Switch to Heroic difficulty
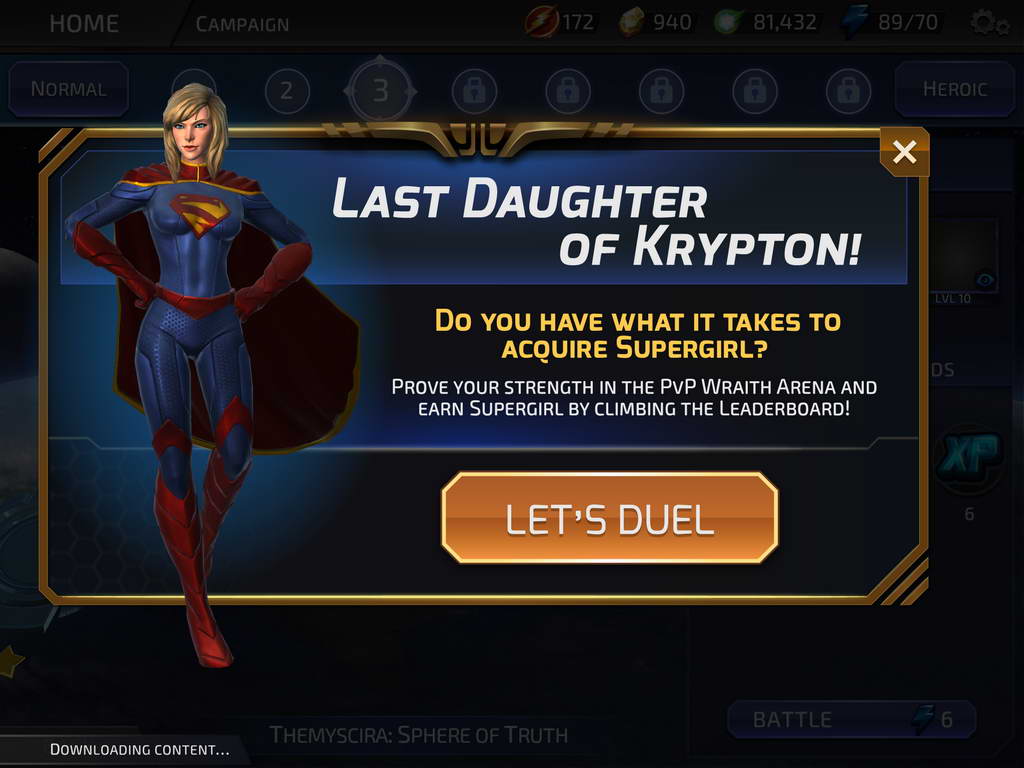Screen dimensions: 1024x768 pos(954,89)
